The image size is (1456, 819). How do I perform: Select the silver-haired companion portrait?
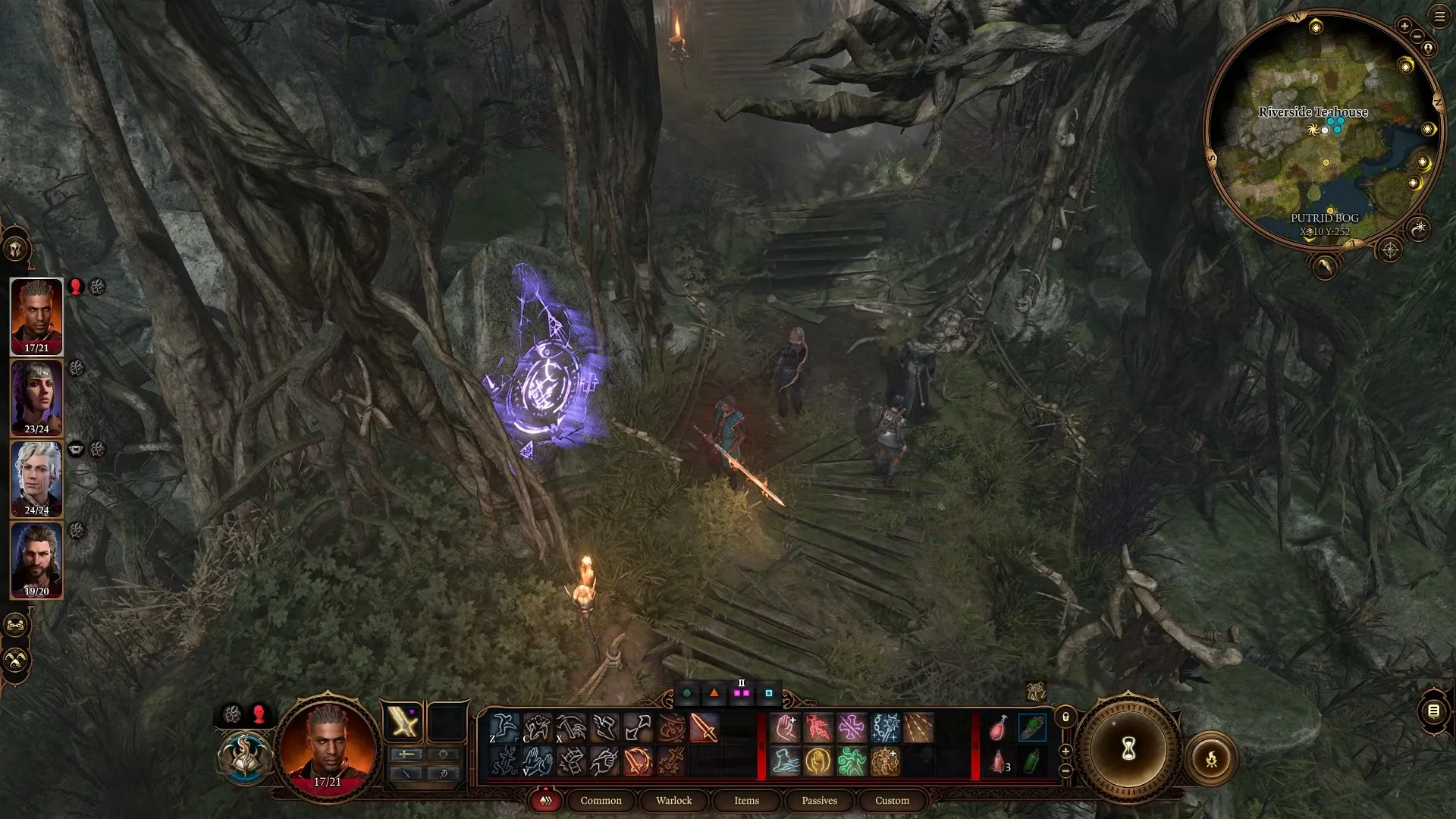[x=36, y=478]
